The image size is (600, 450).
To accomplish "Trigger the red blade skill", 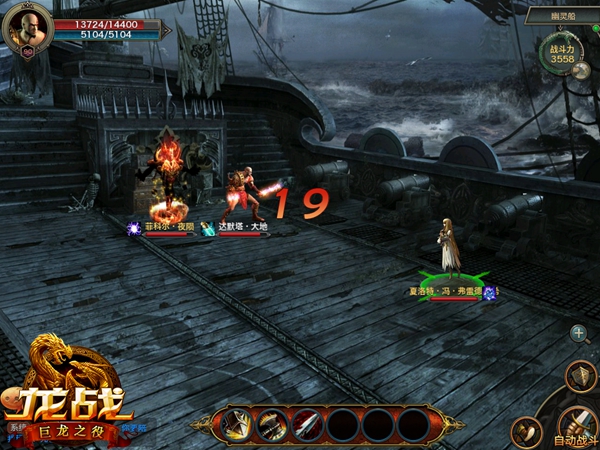I will click(307, 425).
